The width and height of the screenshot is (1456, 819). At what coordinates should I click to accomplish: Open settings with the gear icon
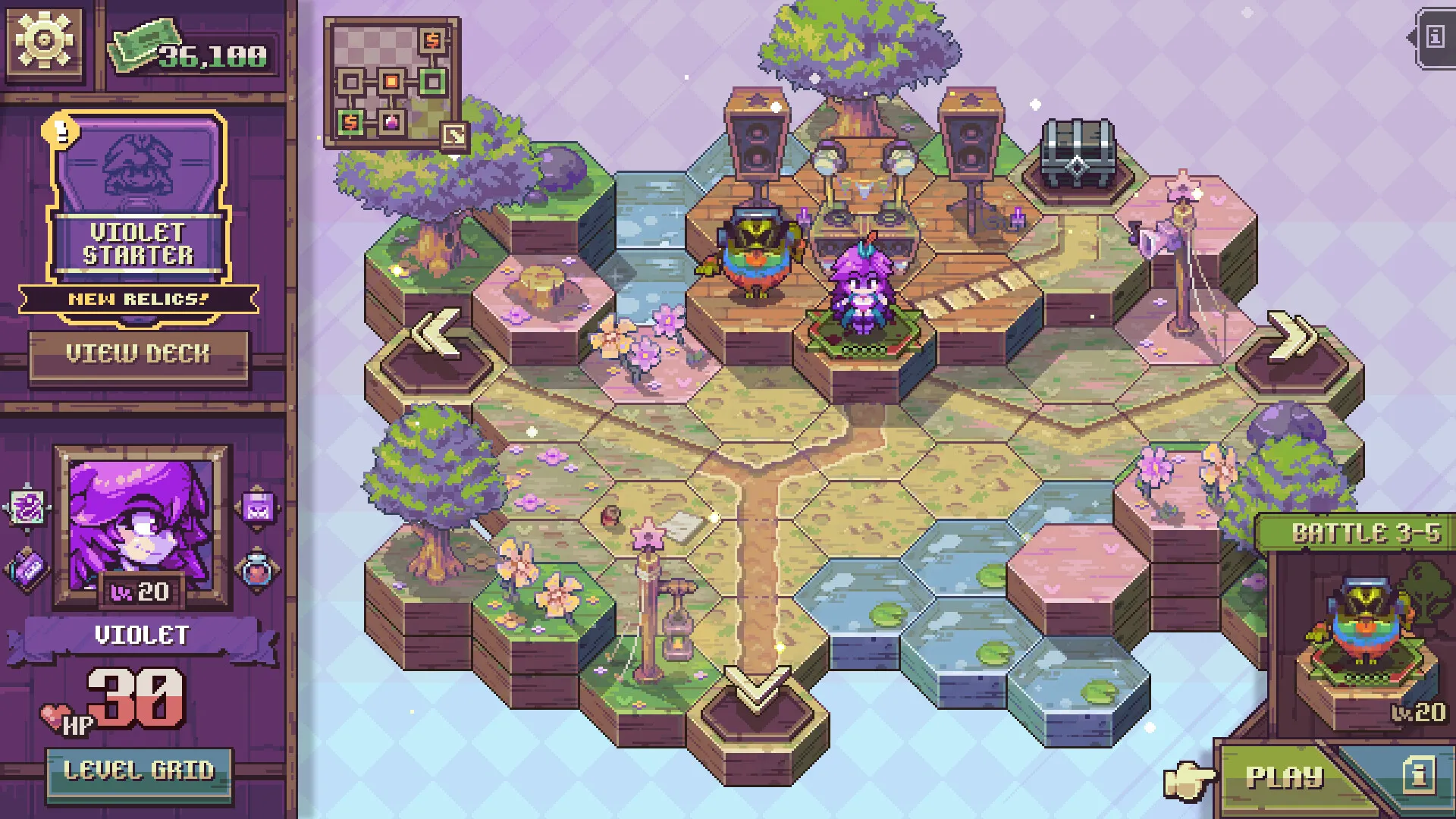44,40
